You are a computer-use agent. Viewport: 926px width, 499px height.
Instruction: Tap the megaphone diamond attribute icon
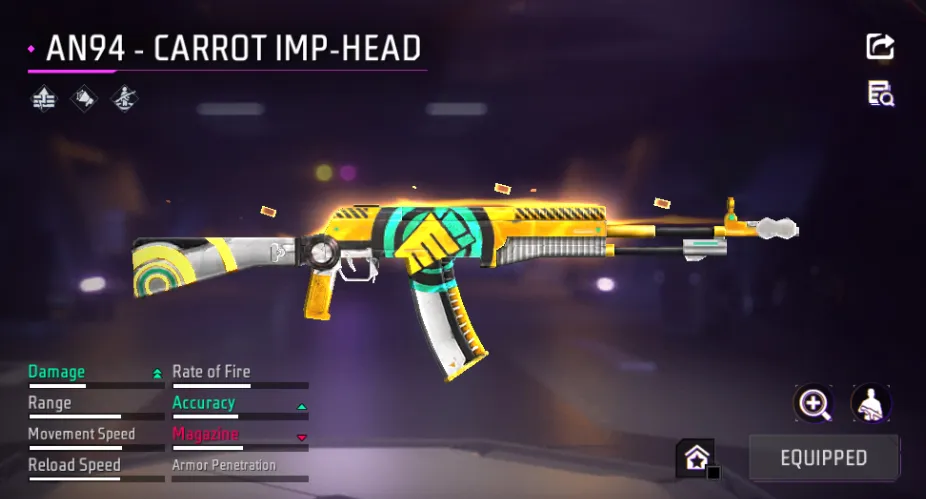[84, 98]
